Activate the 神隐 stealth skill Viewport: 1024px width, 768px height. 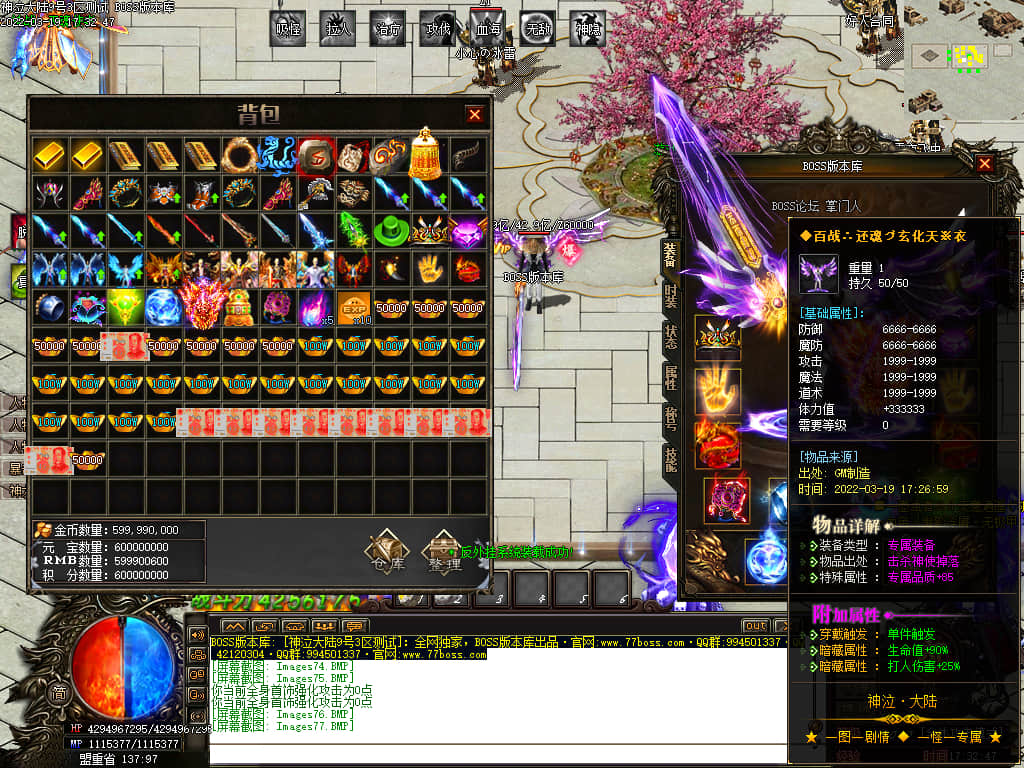pyautogui.click(x=588, y=30)
